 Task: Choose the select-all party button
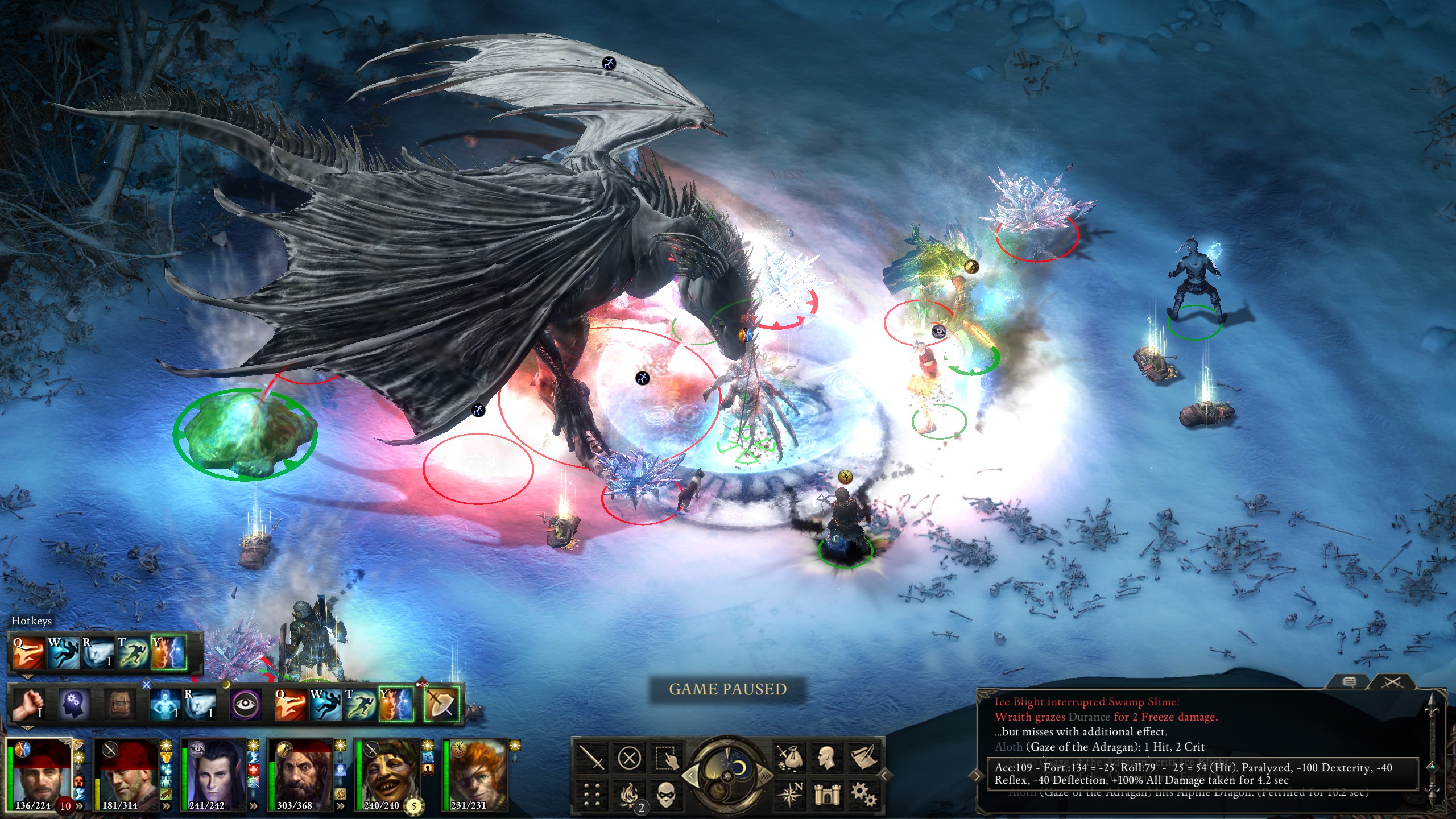(665, 758)
